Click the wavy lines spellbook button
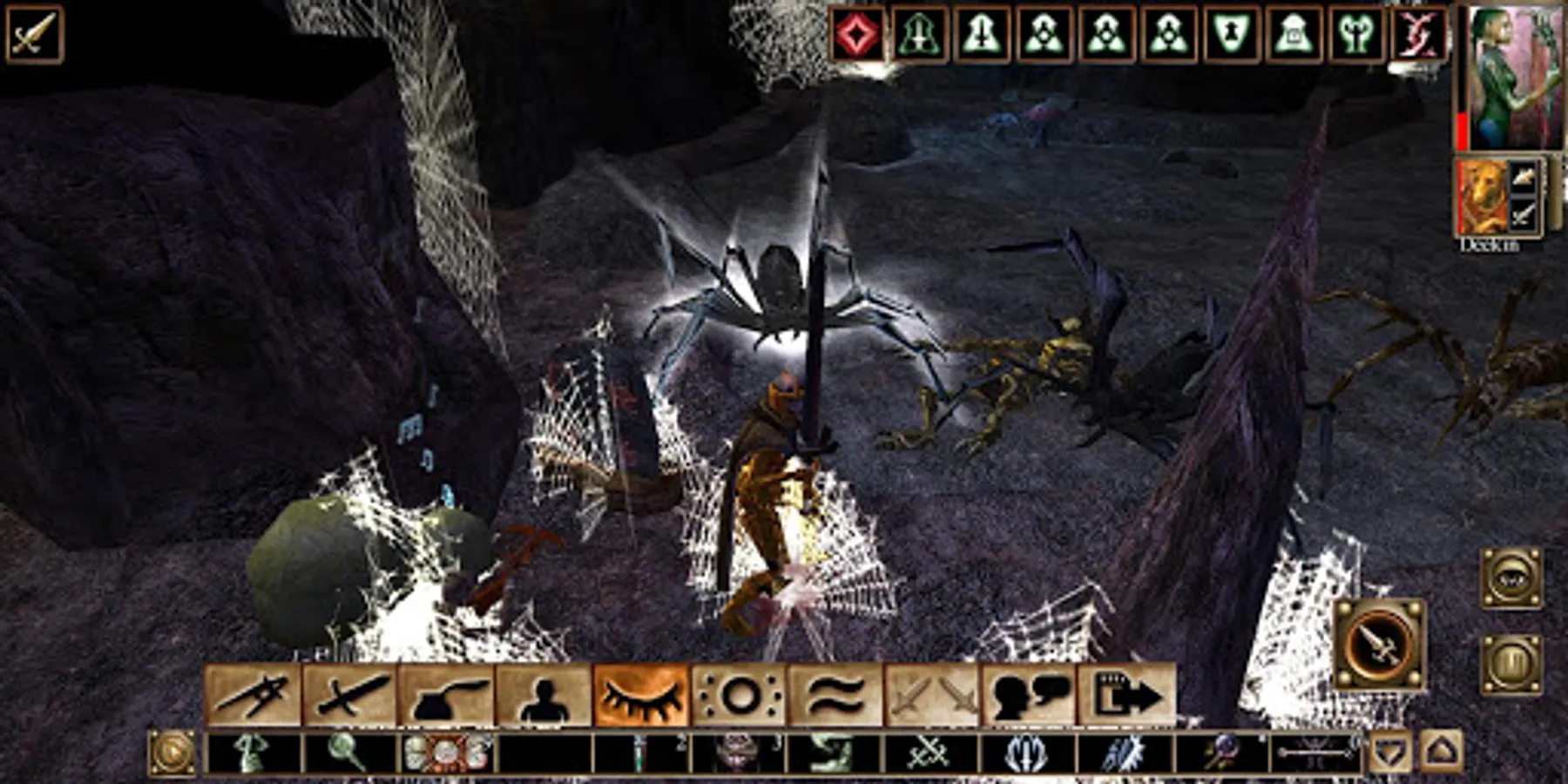Viewport: 1568px width, 784px height. tap(835, 695)
